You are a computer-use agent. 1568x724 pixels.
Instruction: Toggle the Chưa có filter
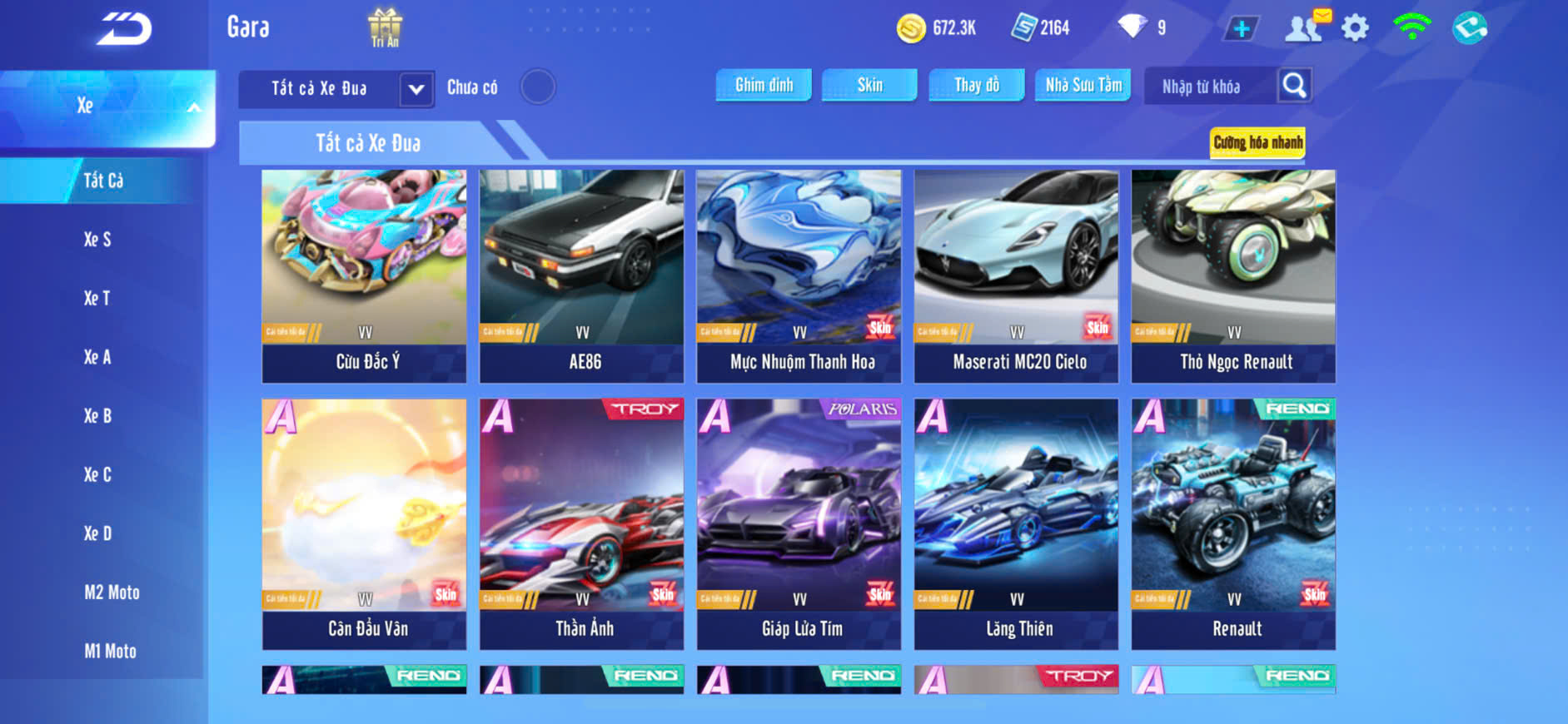[x=538, y=87]
